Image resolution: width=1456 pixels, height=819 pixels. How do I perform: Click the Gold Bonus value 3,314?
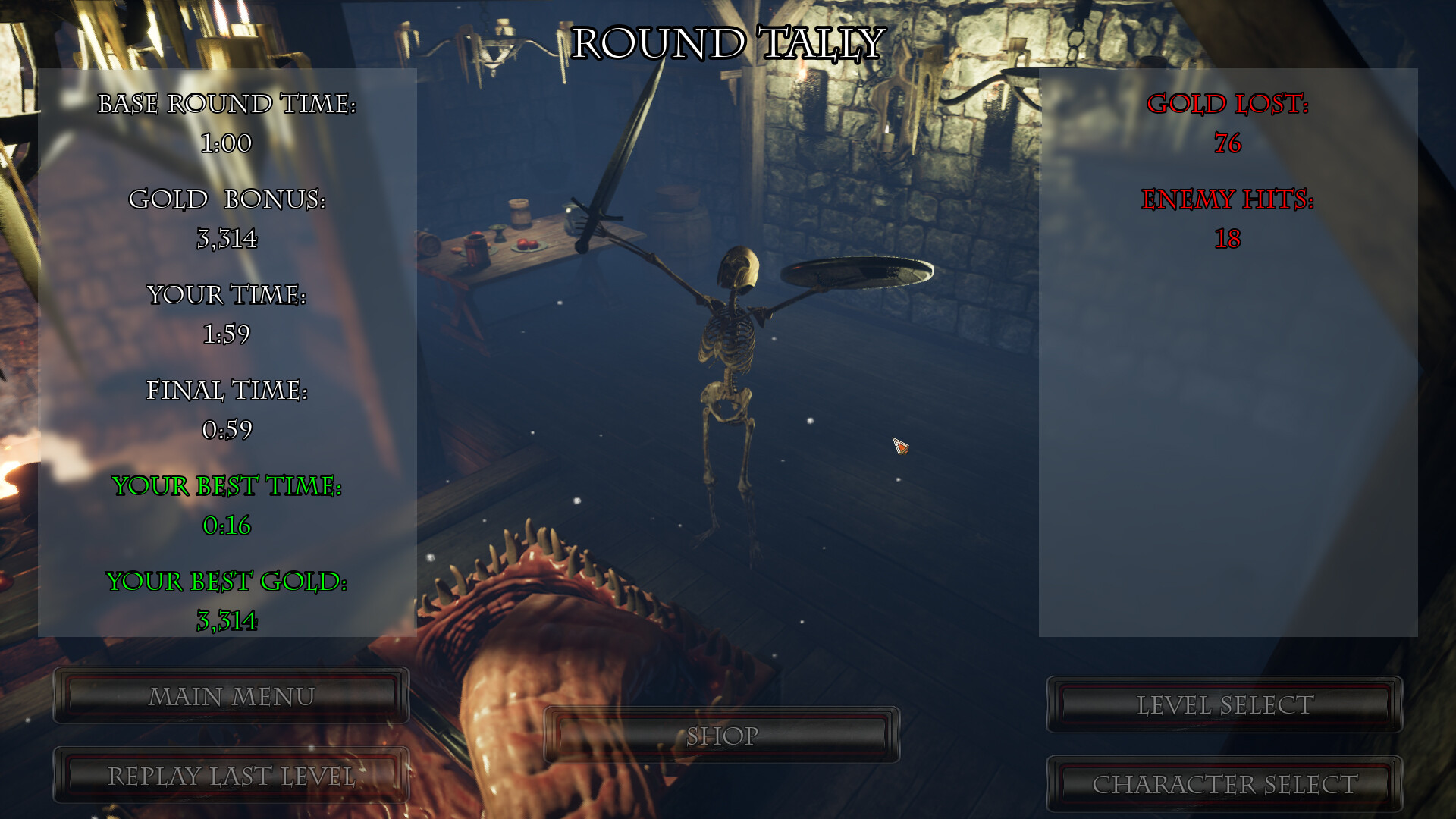227,239
